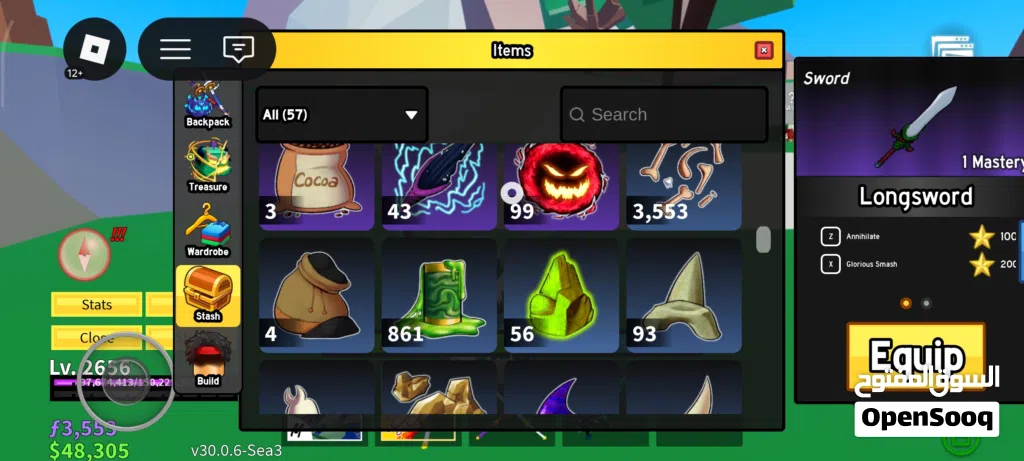Open the All (57) filter dropdown
1024x461 pixels.
341,115
